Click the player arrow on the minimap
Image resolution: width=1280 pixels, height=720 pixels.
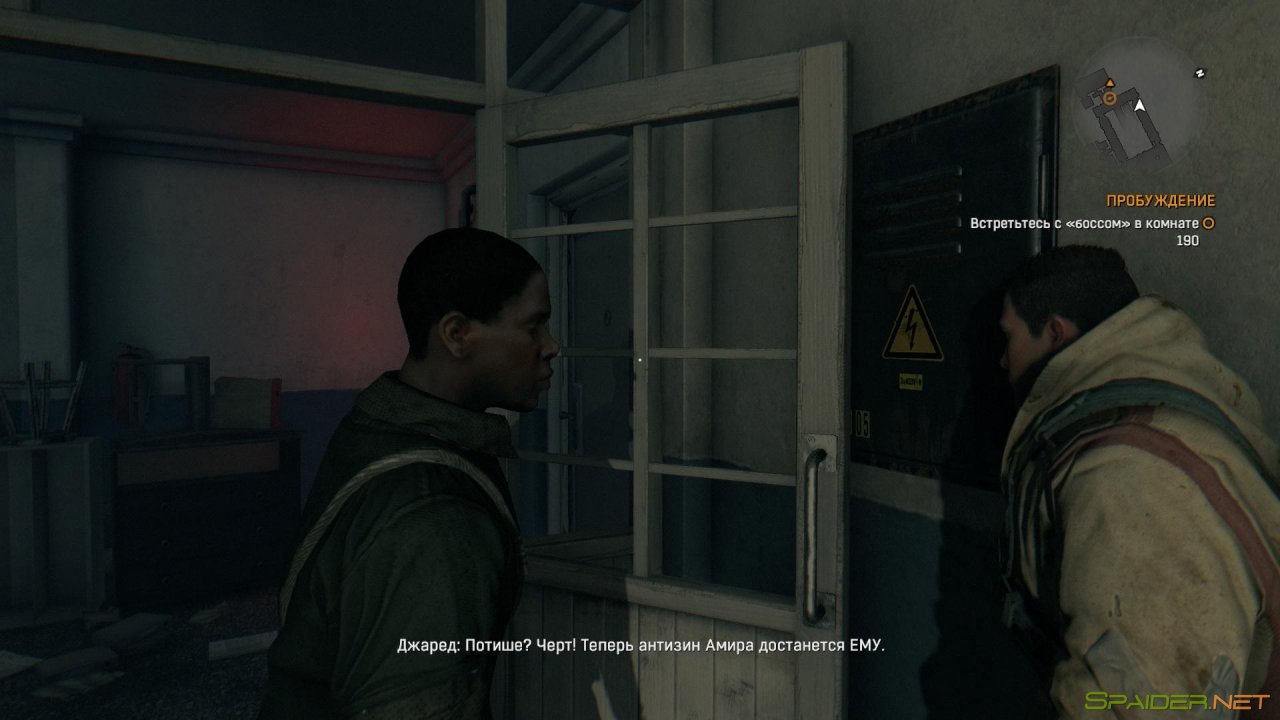1139,106
